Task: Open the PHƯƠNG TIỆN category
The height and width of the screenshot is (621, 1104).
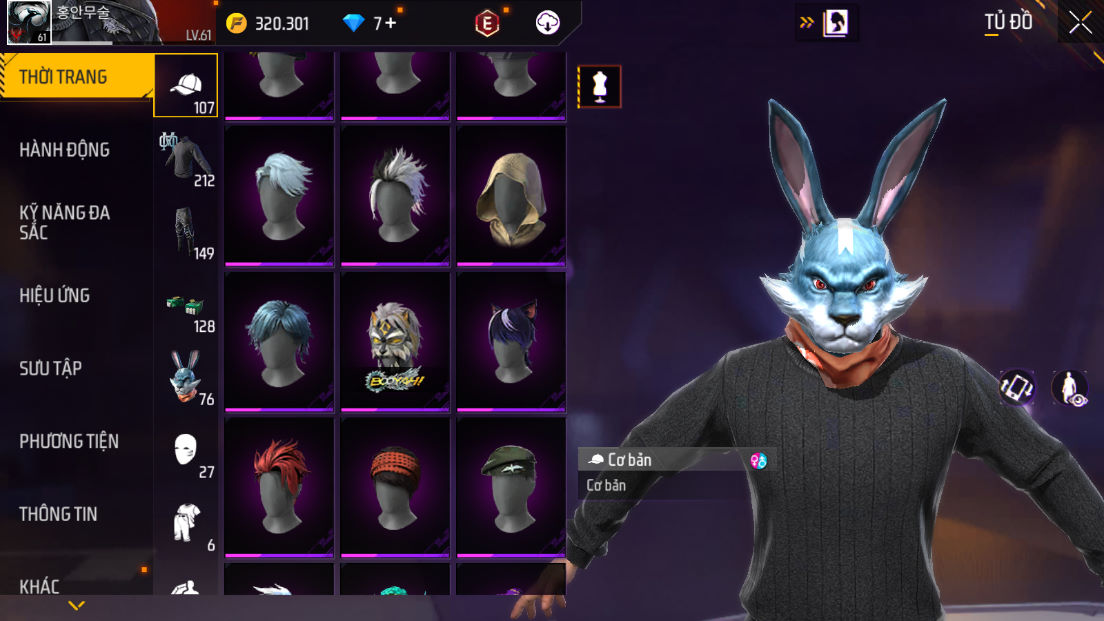Action: tap(69, 441)
